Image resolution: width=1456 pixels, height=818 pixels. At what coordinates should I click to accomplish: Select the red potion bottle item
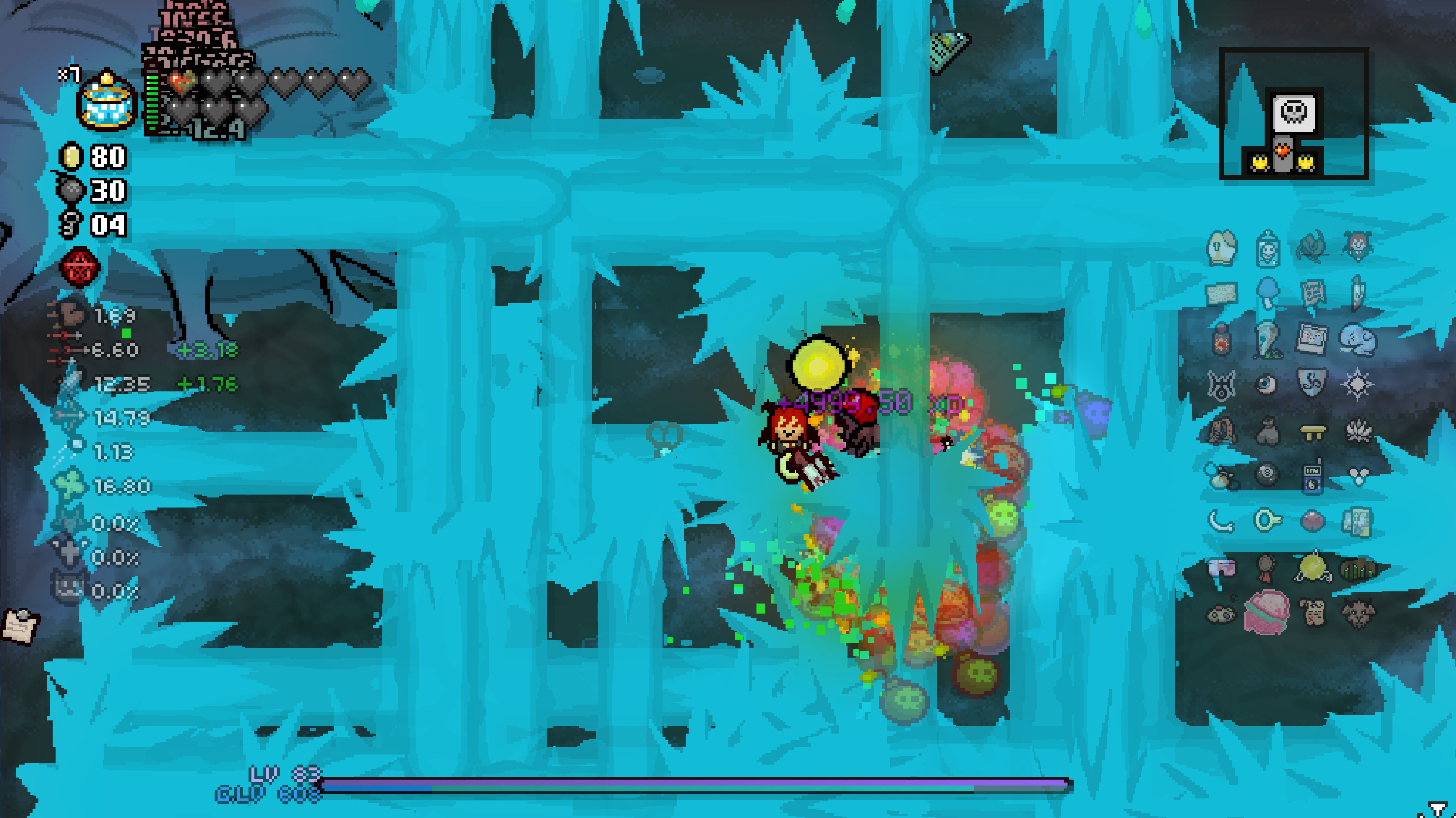(x=1222, y=340)
